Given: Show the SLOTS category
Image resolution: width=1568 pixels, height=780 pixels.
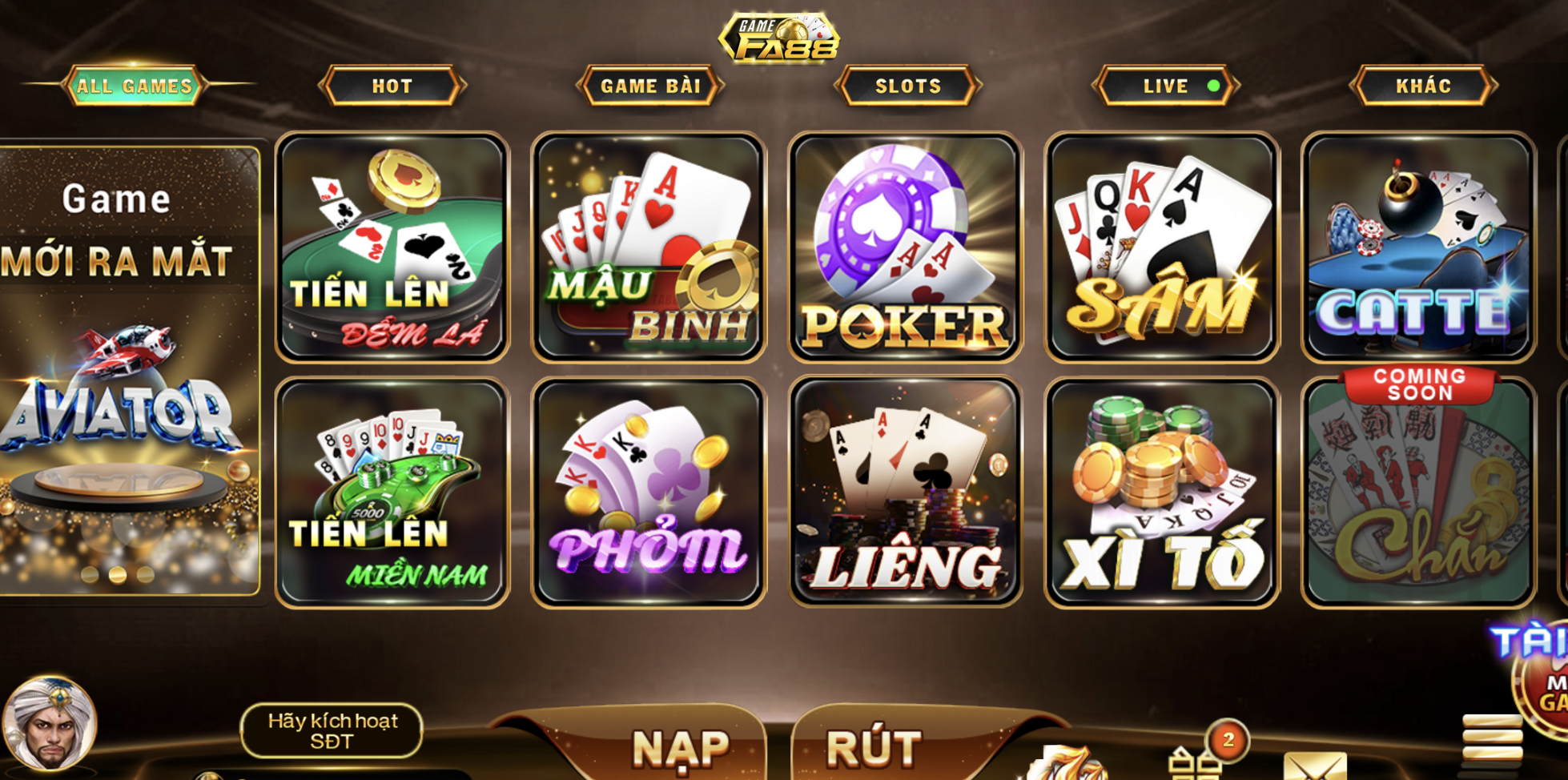Looking at the screenshot, I should 908,86.
